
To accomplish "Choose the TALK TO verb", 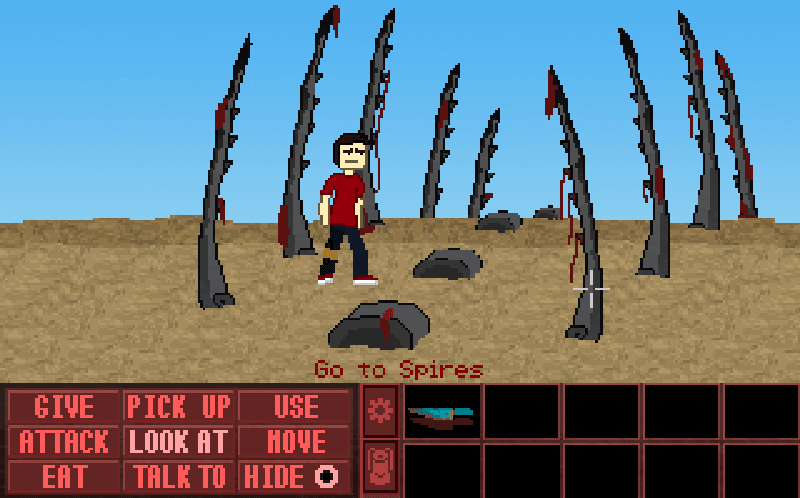I will point(179,475).
